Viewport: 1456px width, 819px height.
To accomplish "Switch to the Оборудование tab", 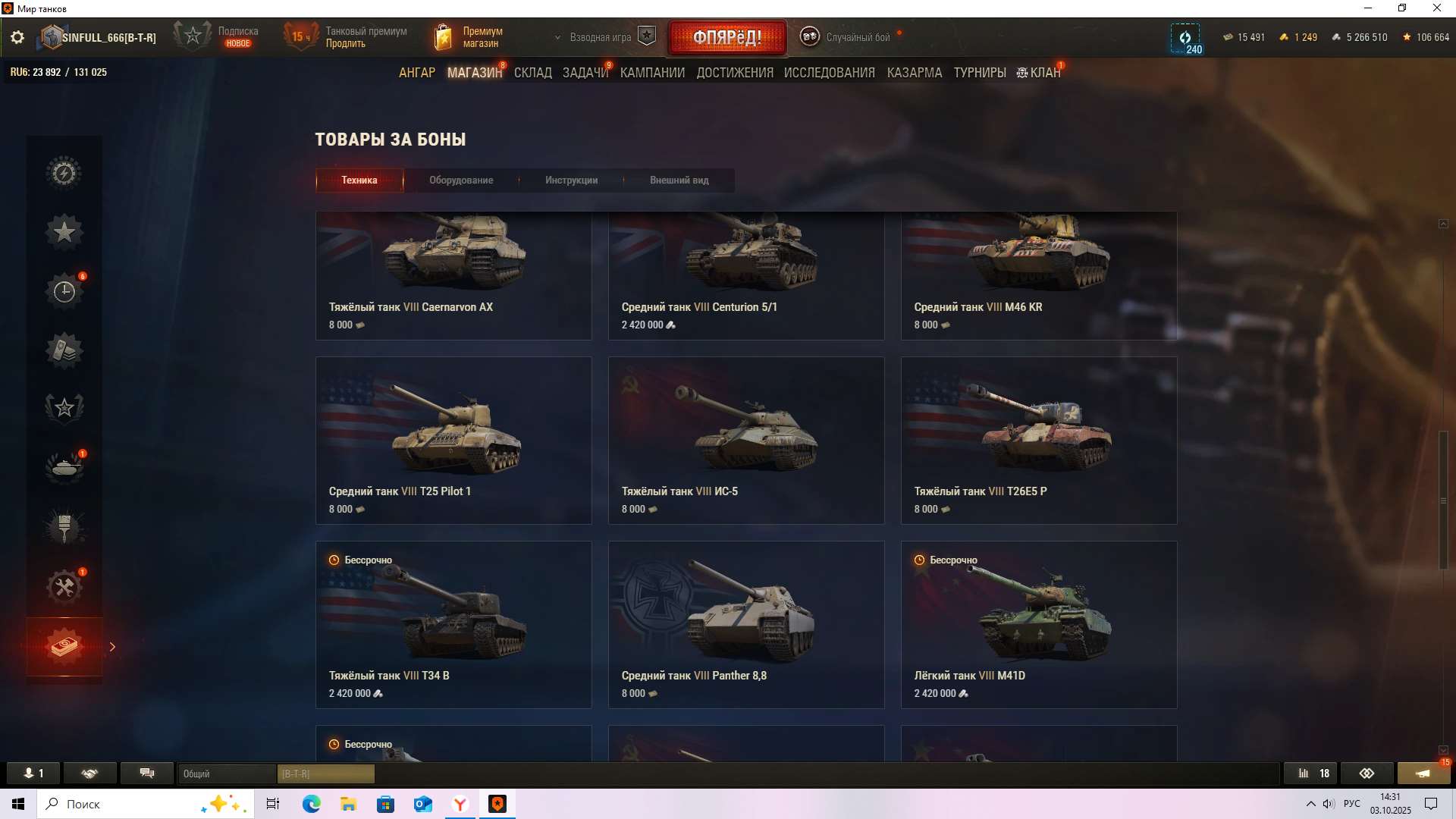I will click(461, 180).
